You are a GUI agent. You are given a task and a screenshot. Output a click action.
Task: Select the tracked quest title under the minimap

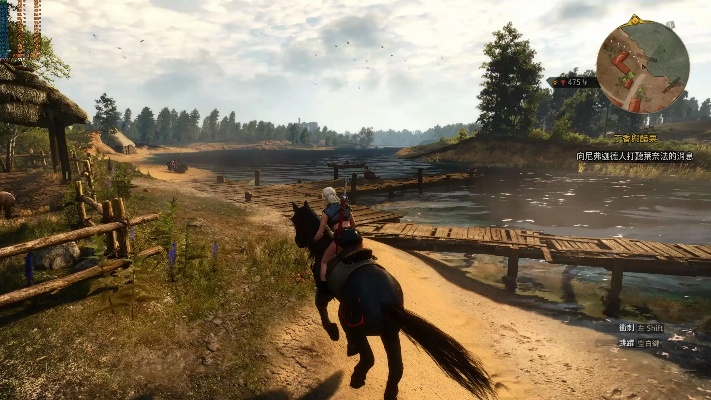635,139
